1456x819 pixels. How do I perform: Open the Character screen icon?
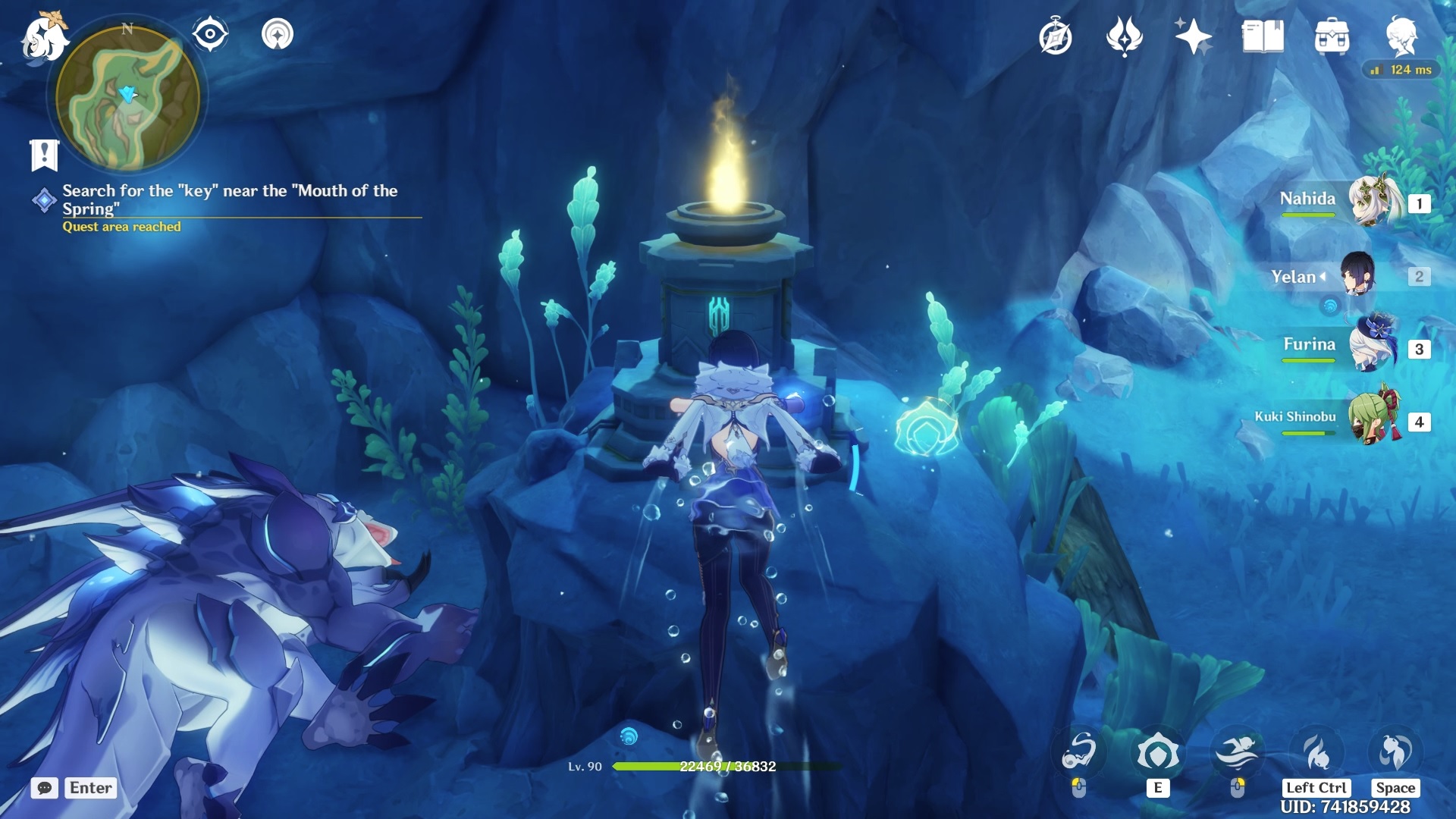pos(1404,36)
